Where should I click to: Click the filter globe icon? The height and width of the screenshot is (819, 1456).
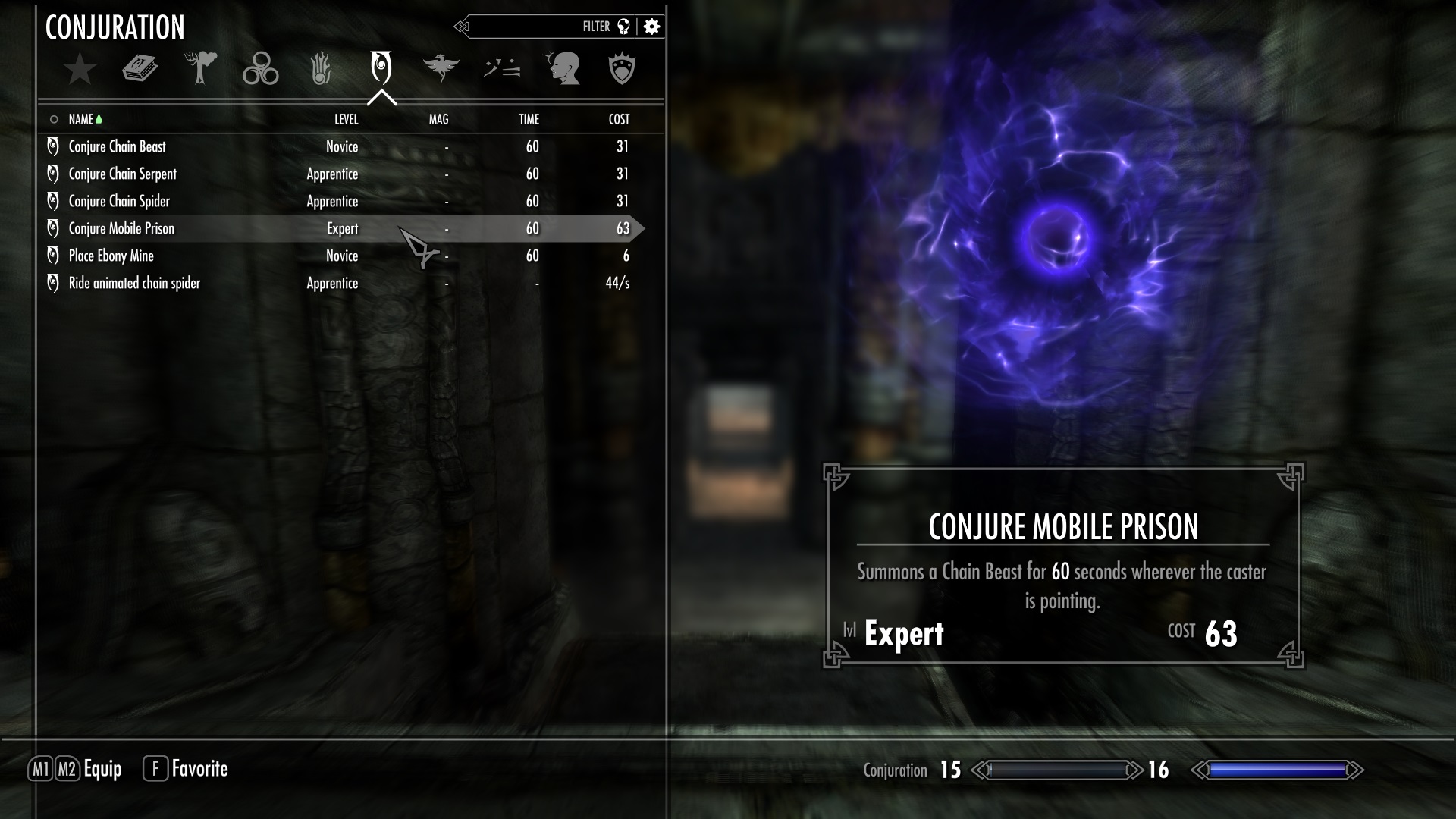pos(623,26)
